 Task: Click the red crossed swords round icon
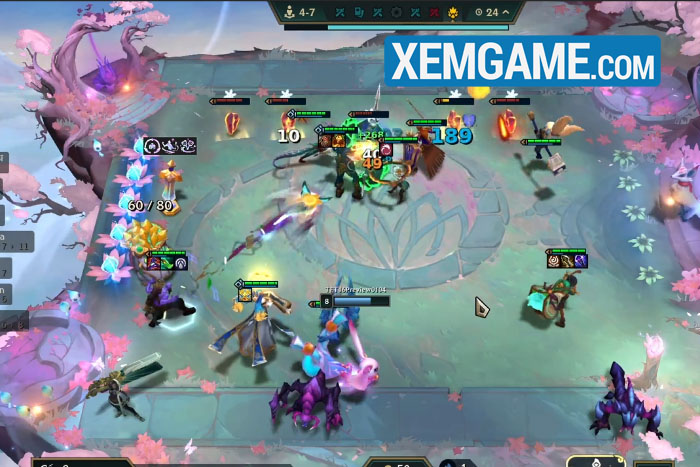tap(432, 12)
